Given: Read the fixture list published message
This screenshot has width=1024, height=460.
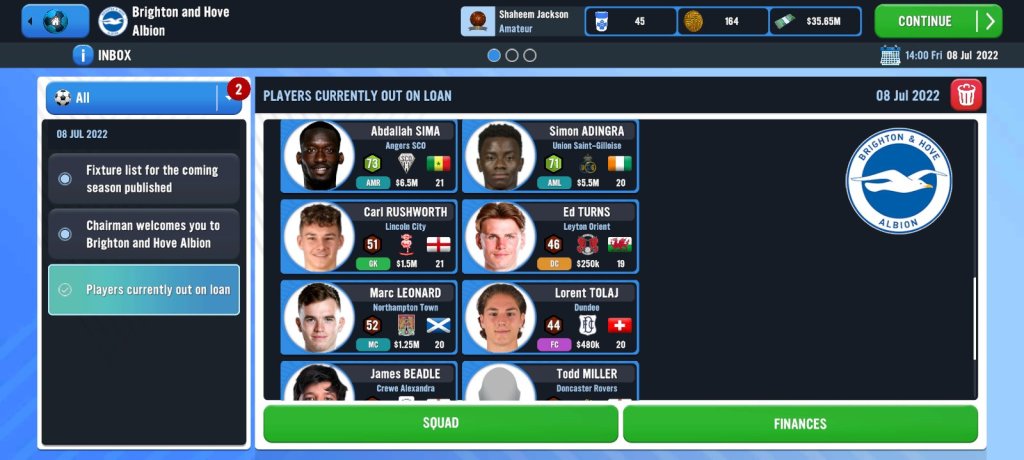Looking at the screenshot, I should [144, 179].
